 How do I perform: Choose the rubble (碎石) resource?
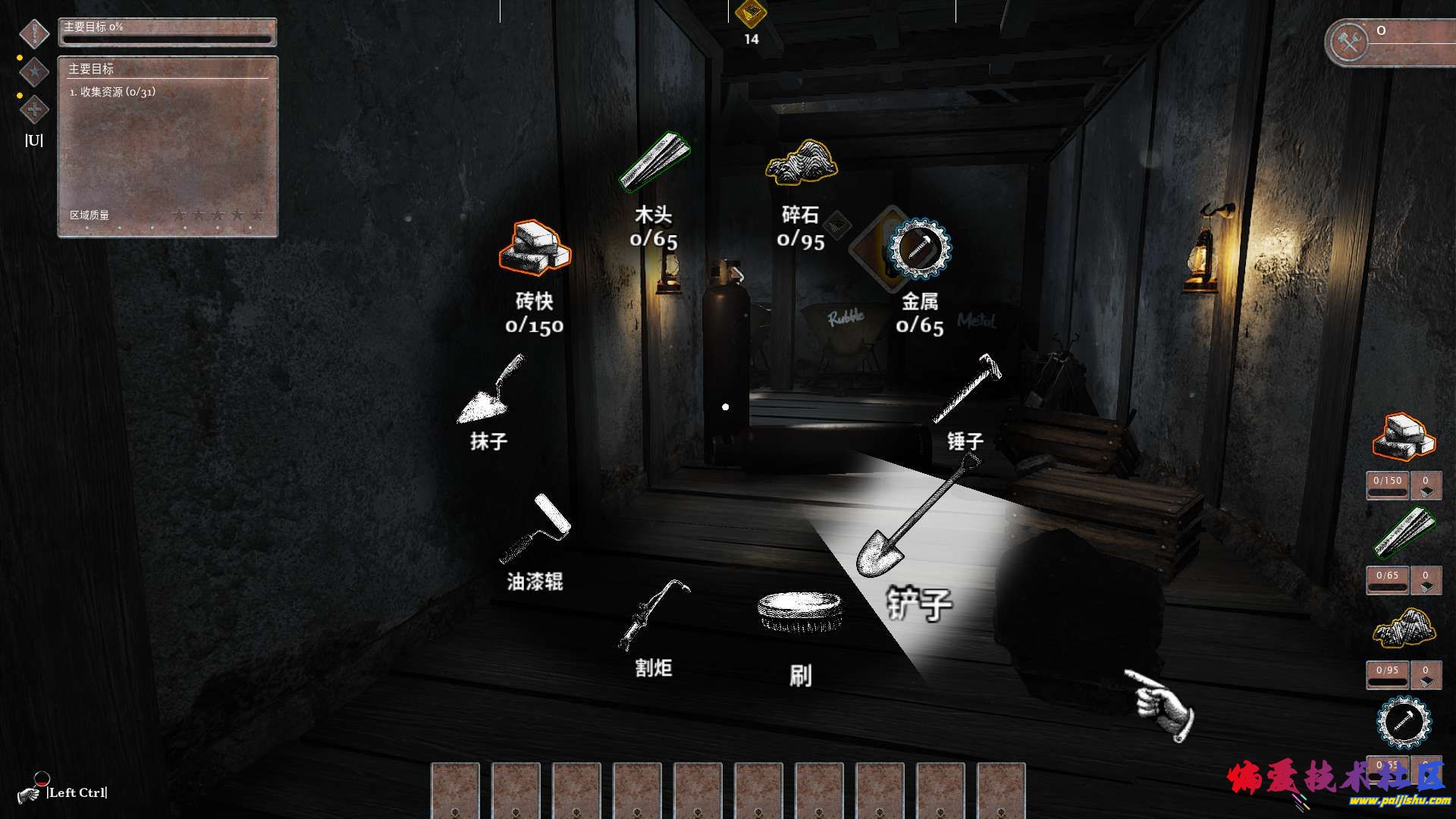pyautogui.click(x=801, y=162)
